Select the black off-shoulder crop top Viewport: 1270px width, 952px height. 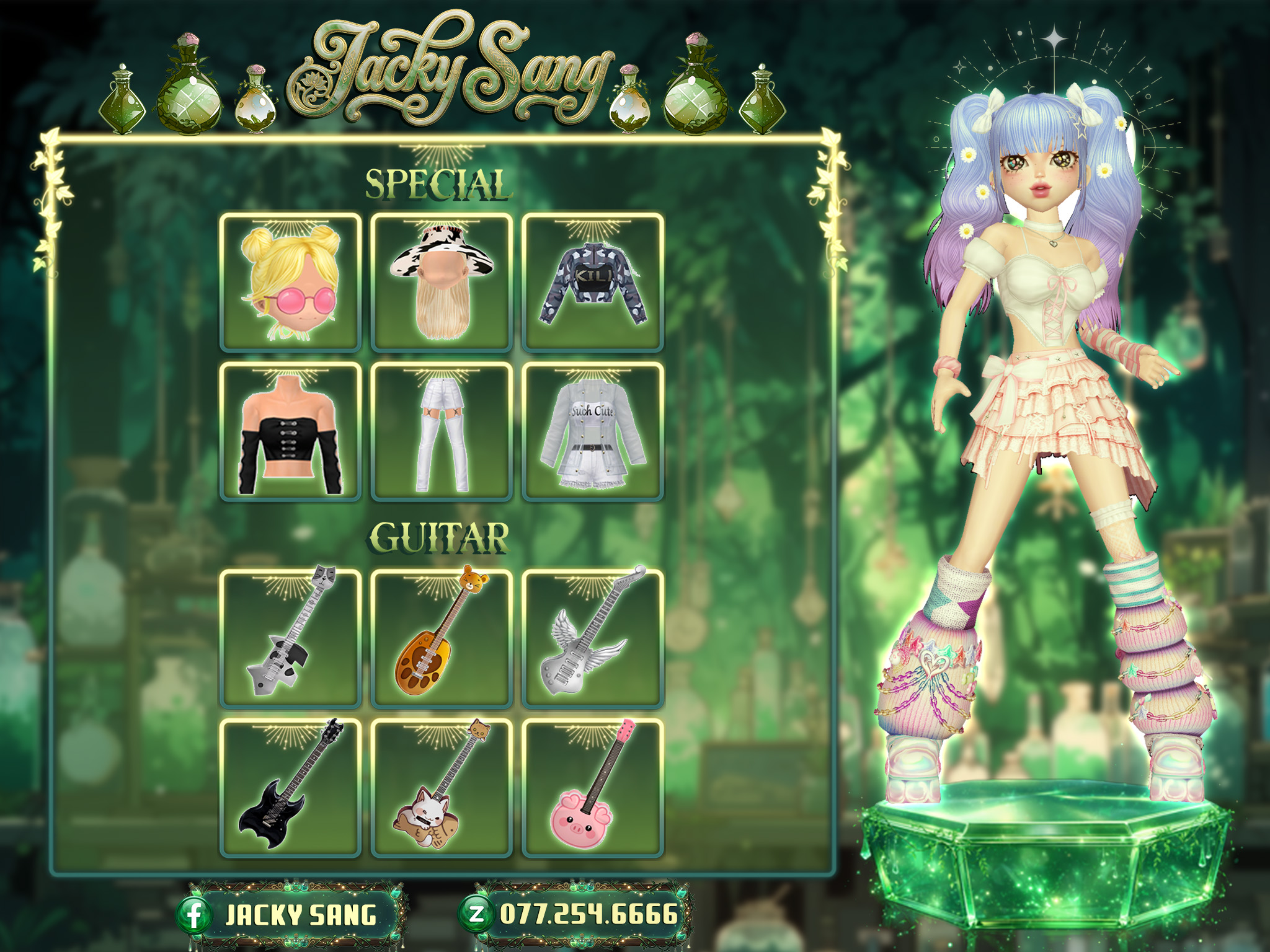tap(291, 432)
